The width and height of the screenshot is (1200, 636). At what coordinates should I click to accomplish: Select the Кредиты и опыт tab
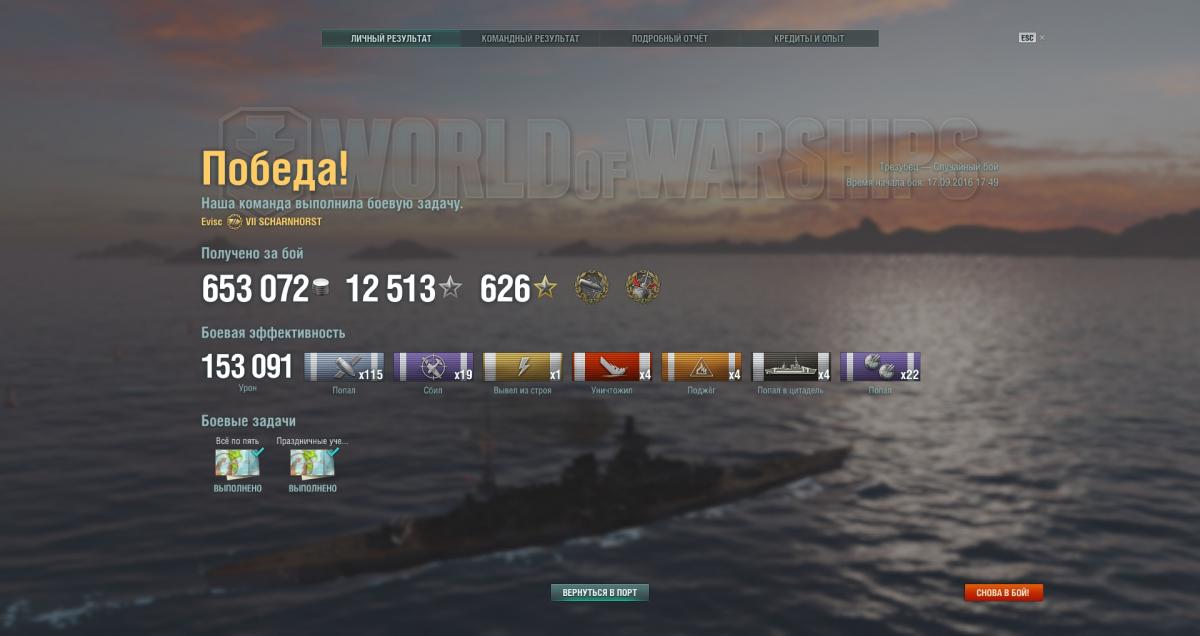(808, 39)
